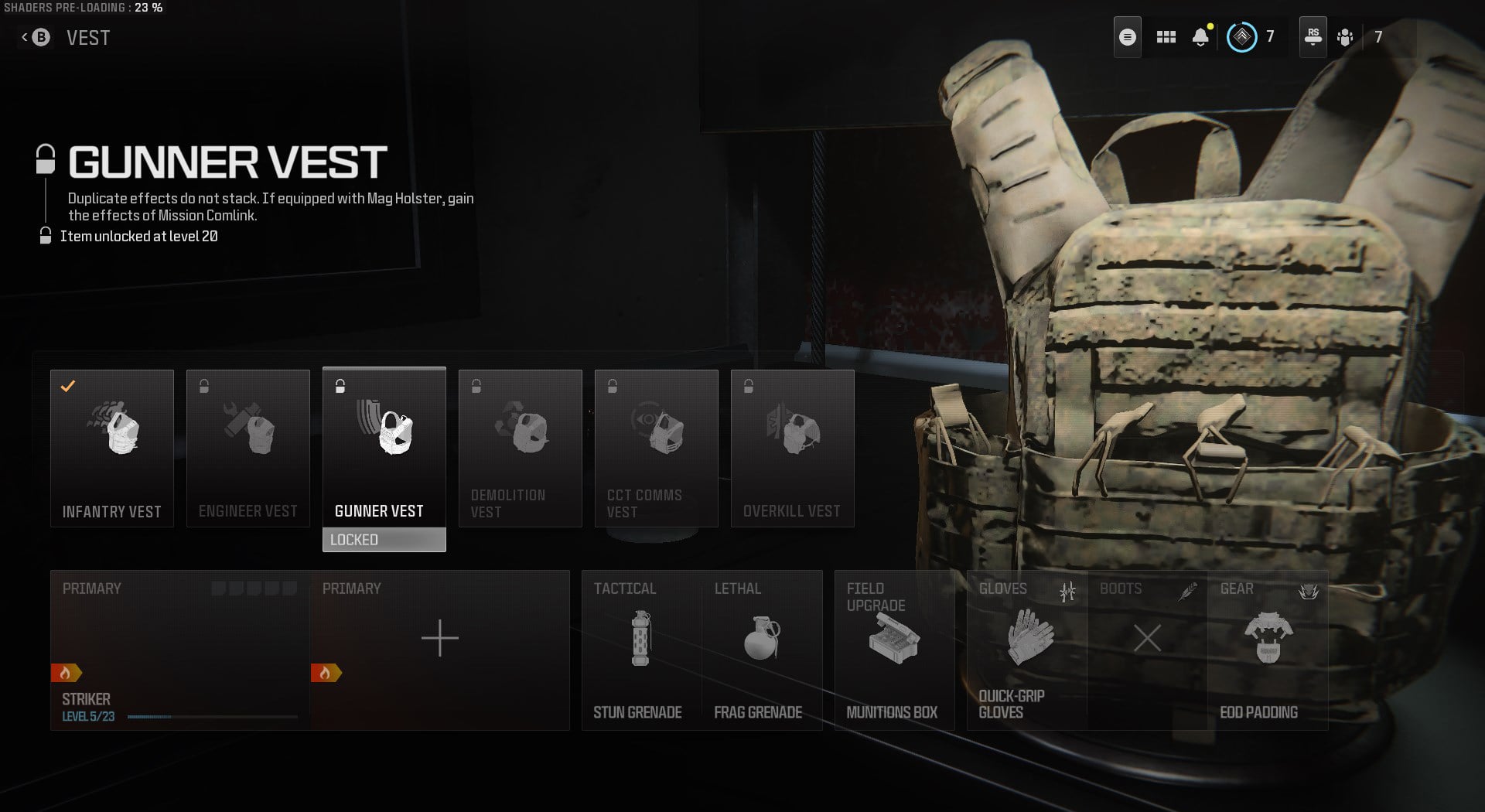
Task: Select the GLOVES category header
Action: point(1002,589)
